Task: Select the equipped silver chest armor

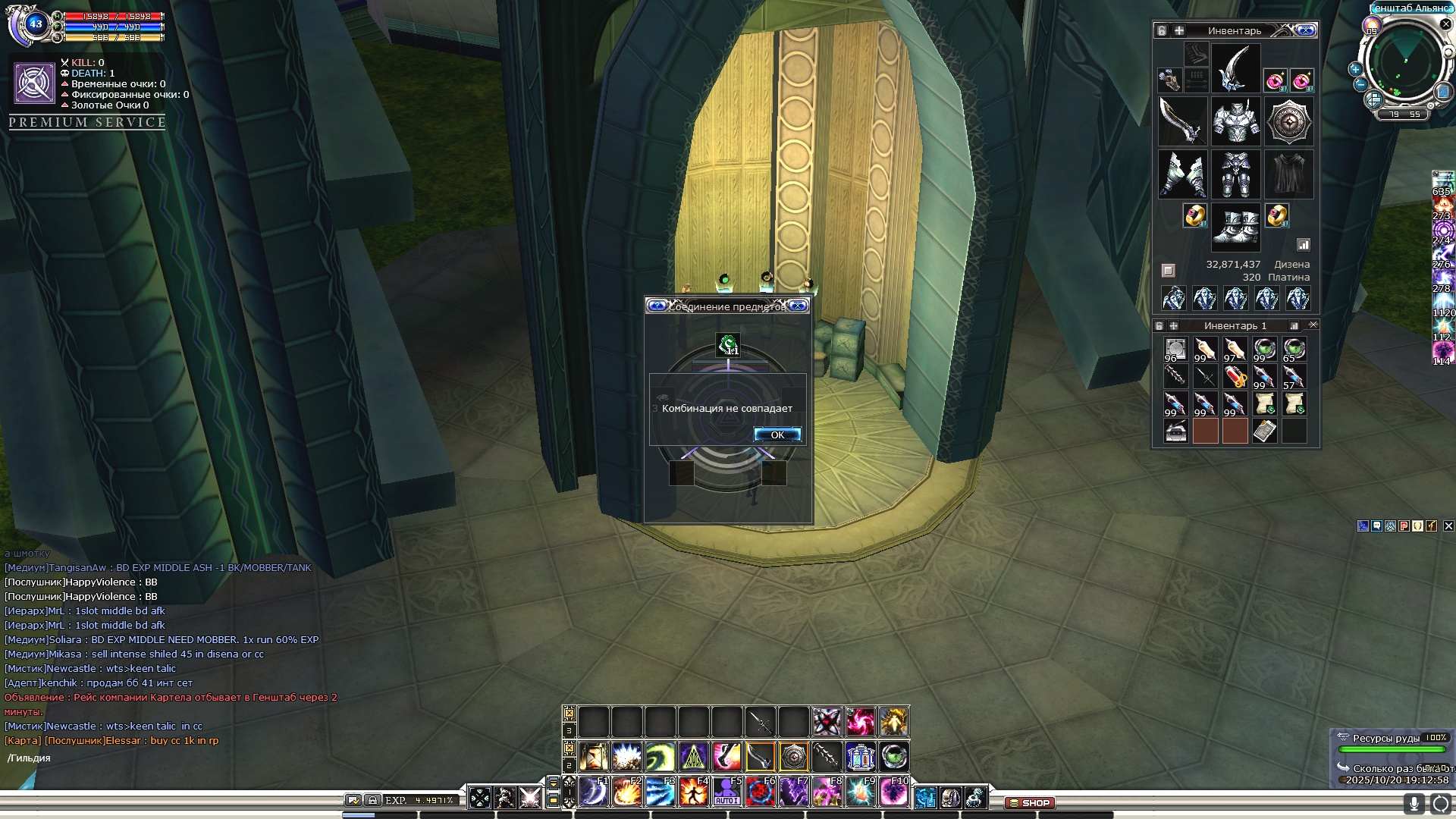Action: [x=1235, y=121]
